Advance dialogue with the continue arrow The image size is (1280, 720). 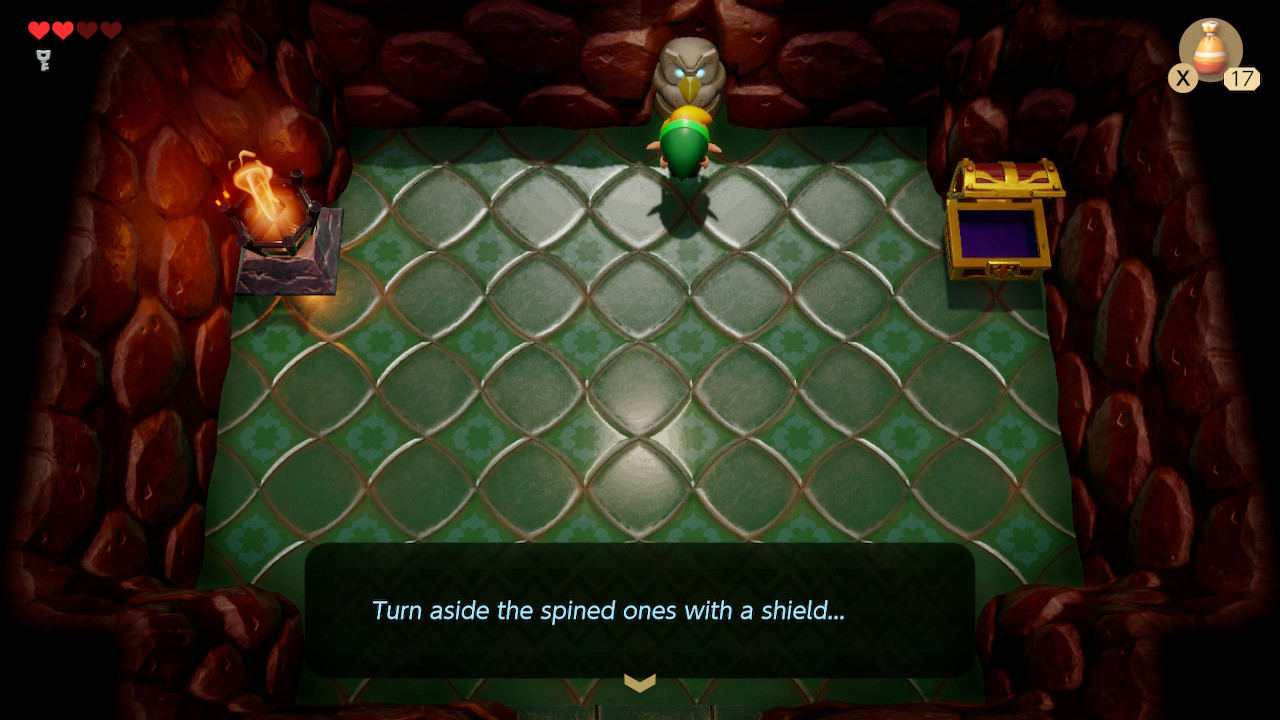pyautogui.click(x=640, y=683)
